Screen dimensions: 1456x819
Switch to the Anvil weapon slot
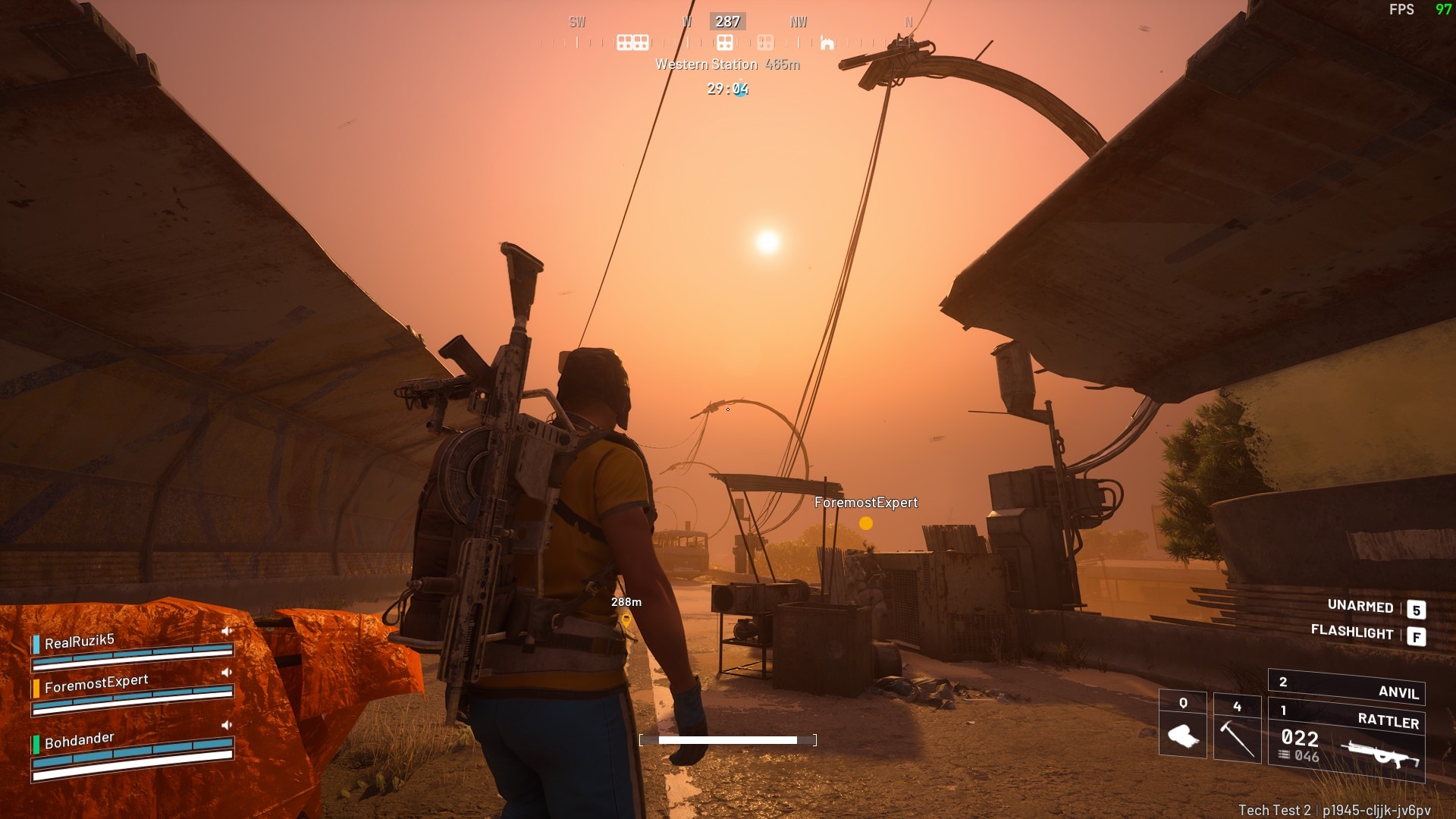pyautogui.click(x=1347, y=688)
